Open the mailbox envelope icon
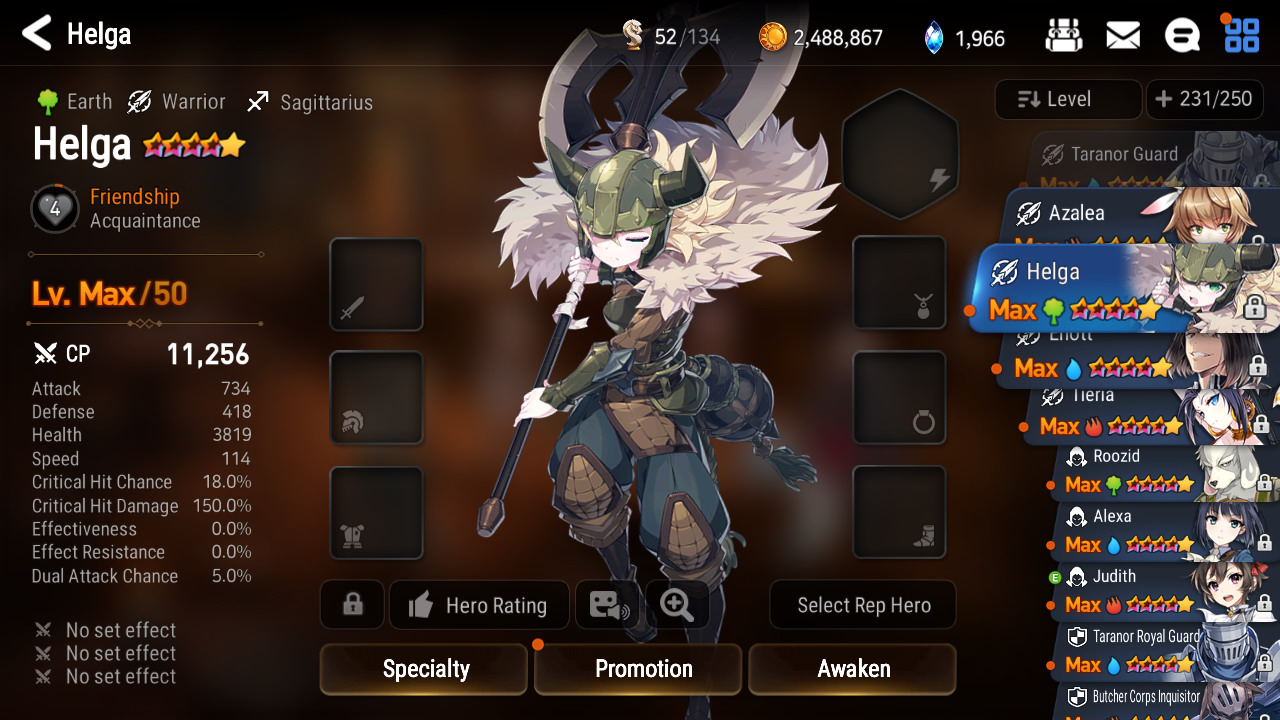This screenshot has height=720, width=1280. 1123,37
